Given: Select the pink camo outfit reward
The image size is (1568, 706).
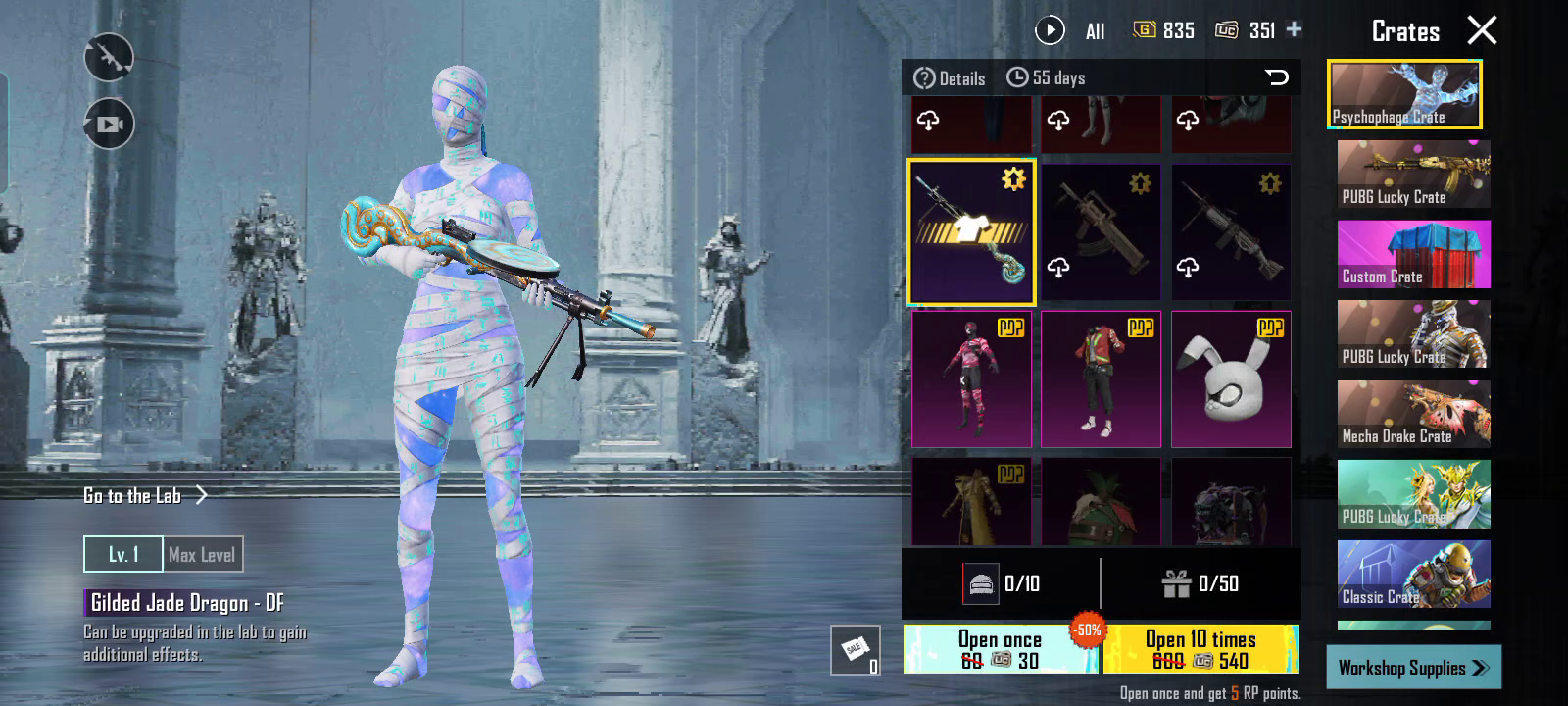Looking at the screenshot, I should tap(971, 379).
